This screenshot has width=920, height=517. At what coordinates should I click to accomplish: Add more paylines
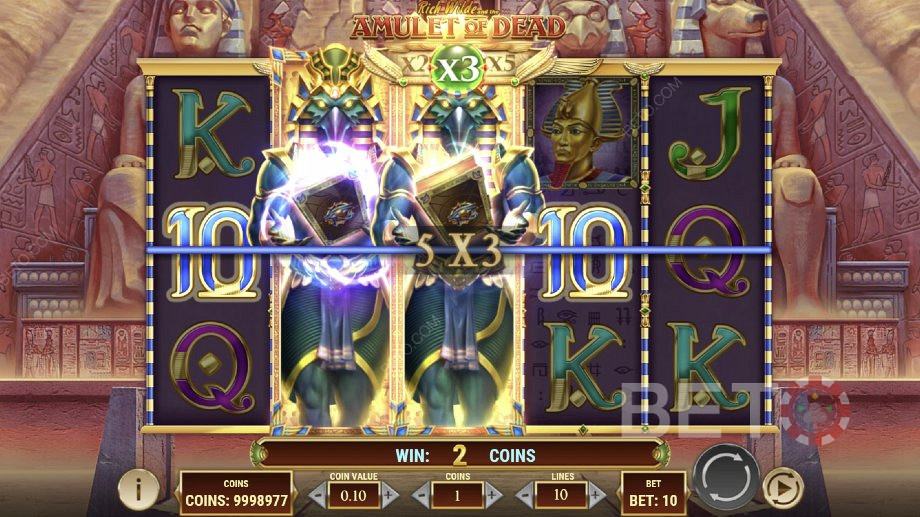click(597, 494)
